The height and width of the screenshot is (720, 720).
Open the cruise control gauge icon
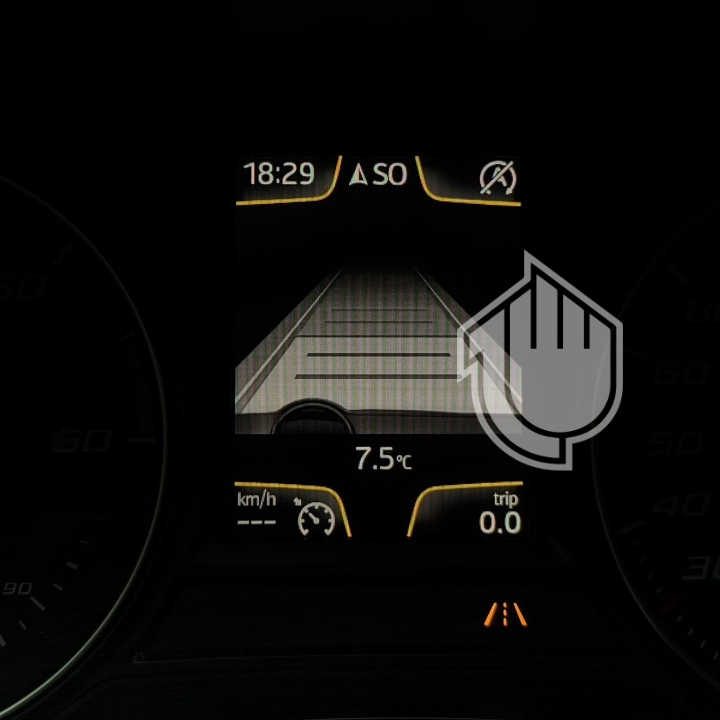point(316,517)
